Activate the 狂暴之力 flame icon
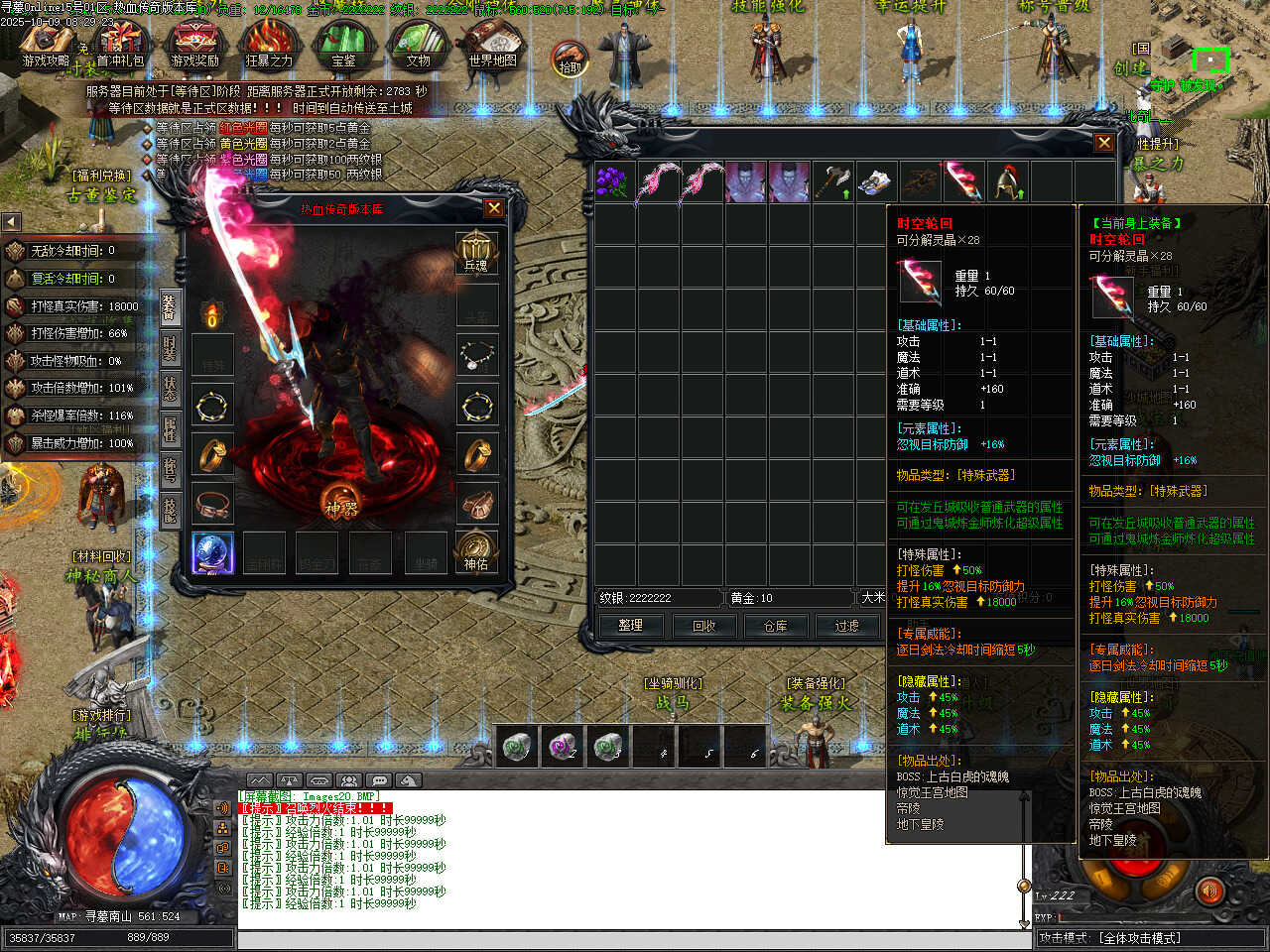 [x=269, y=43]
